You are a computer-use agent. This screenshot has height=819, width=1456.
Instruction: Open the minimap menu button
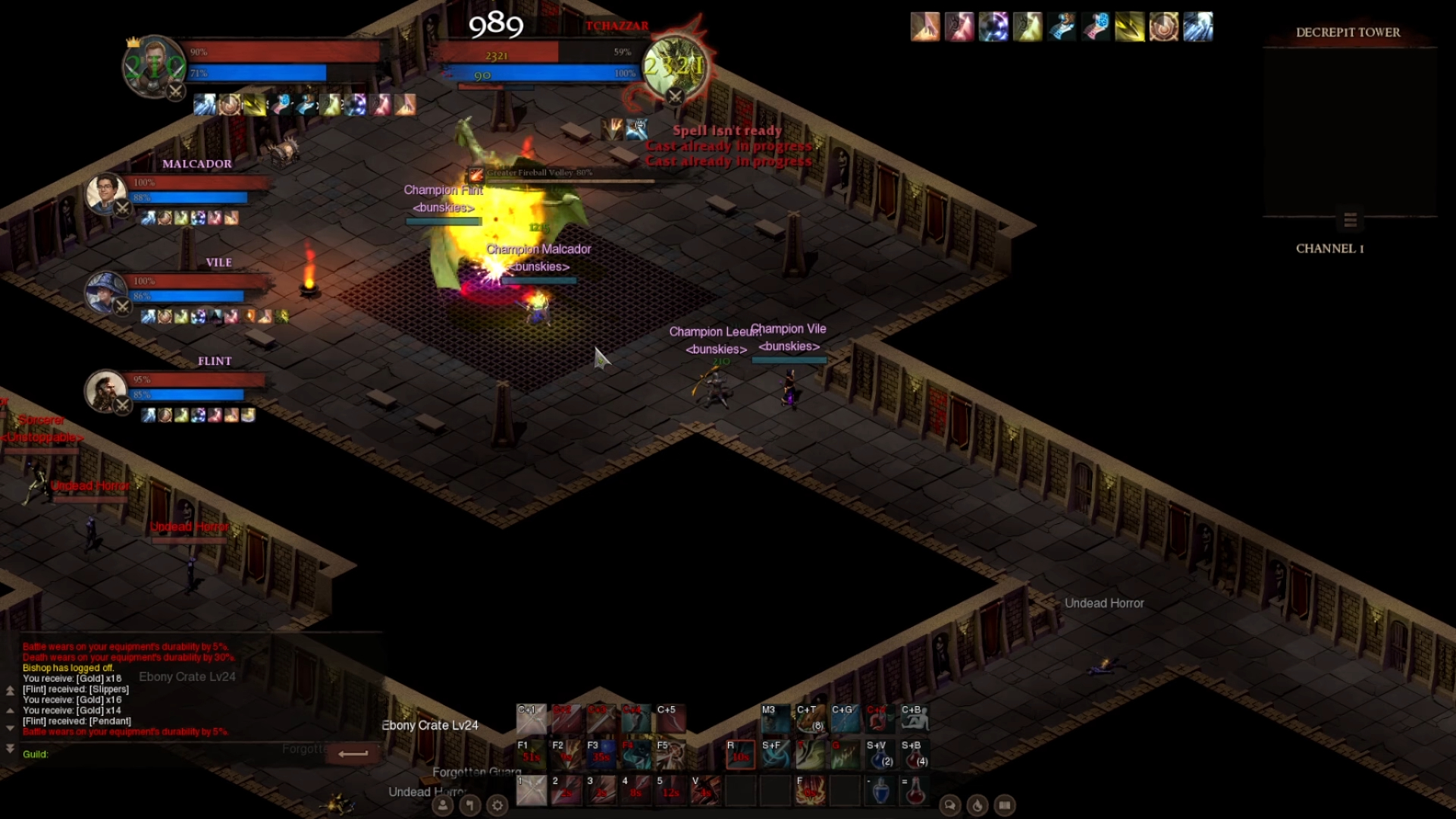[x=1350, y=220]
